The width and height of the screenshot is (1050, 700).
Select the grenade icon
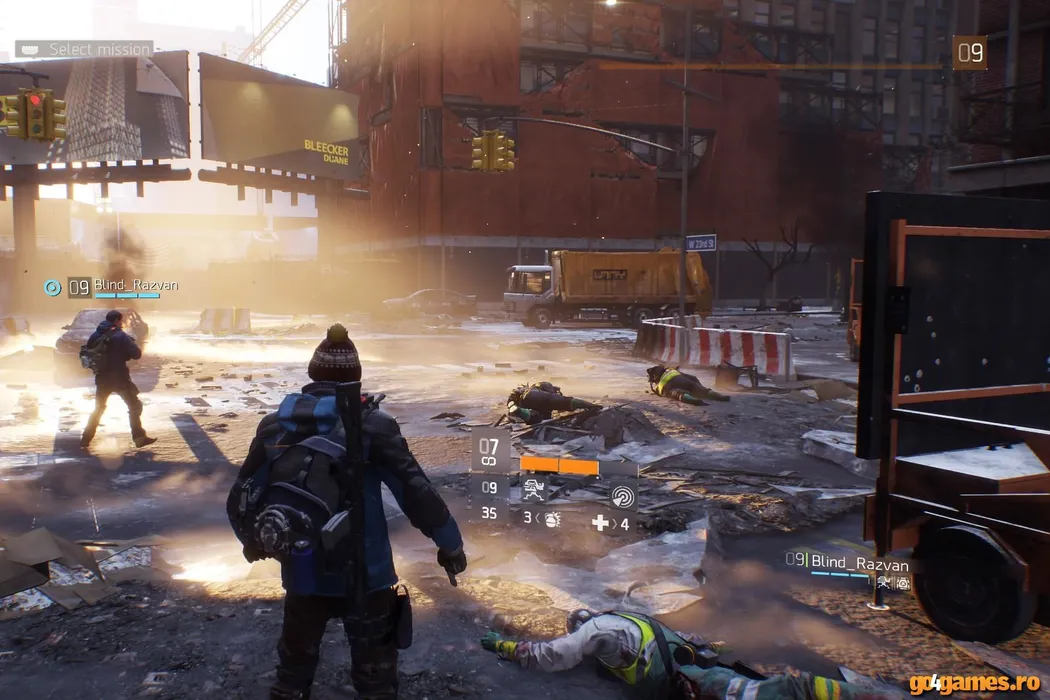click(x=553, y=521)
